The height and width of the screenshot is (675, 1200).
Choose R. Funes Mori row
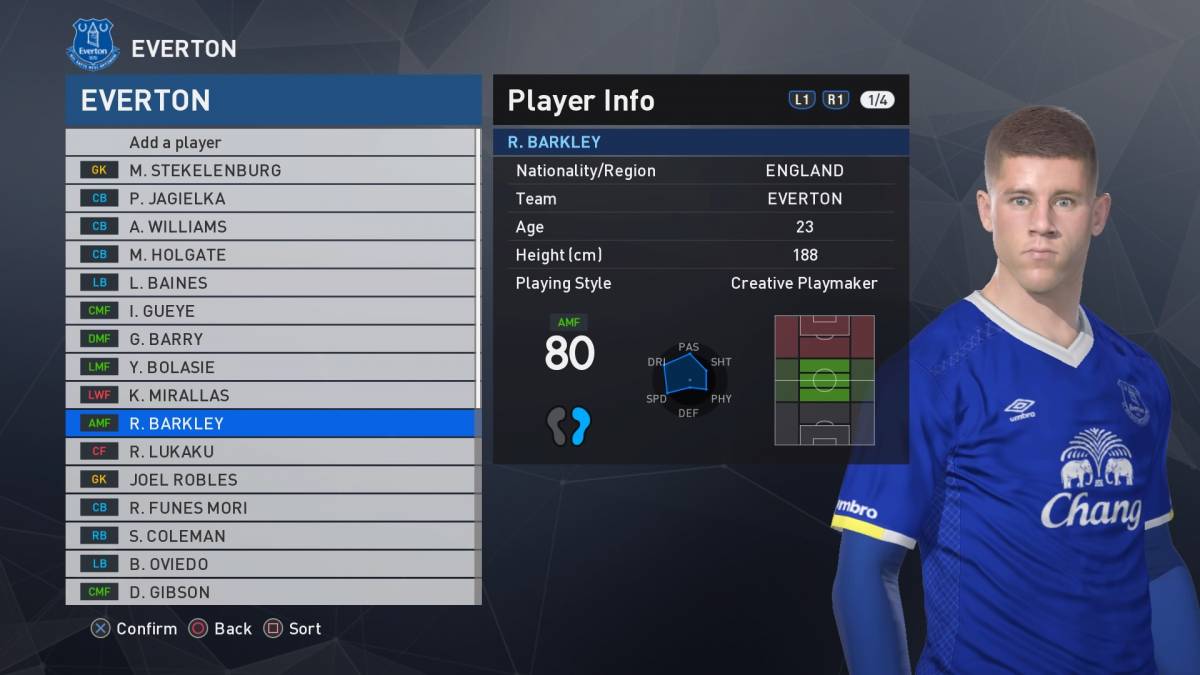(272, 507)
